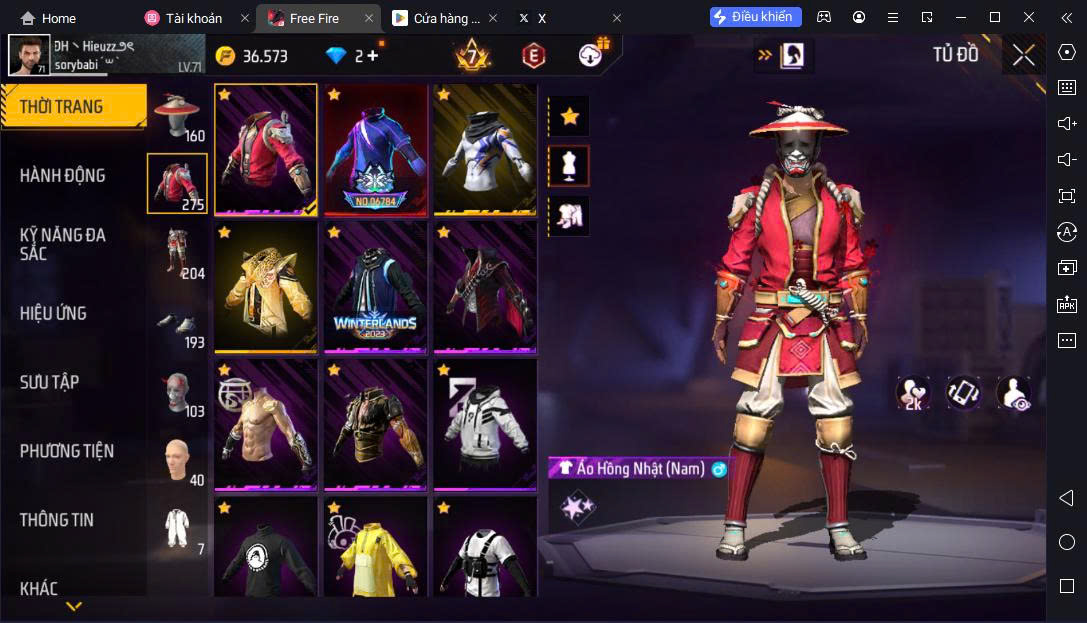1087x623 pixels.
Task: Open the player profile avatar
Action: click(29, 55)
